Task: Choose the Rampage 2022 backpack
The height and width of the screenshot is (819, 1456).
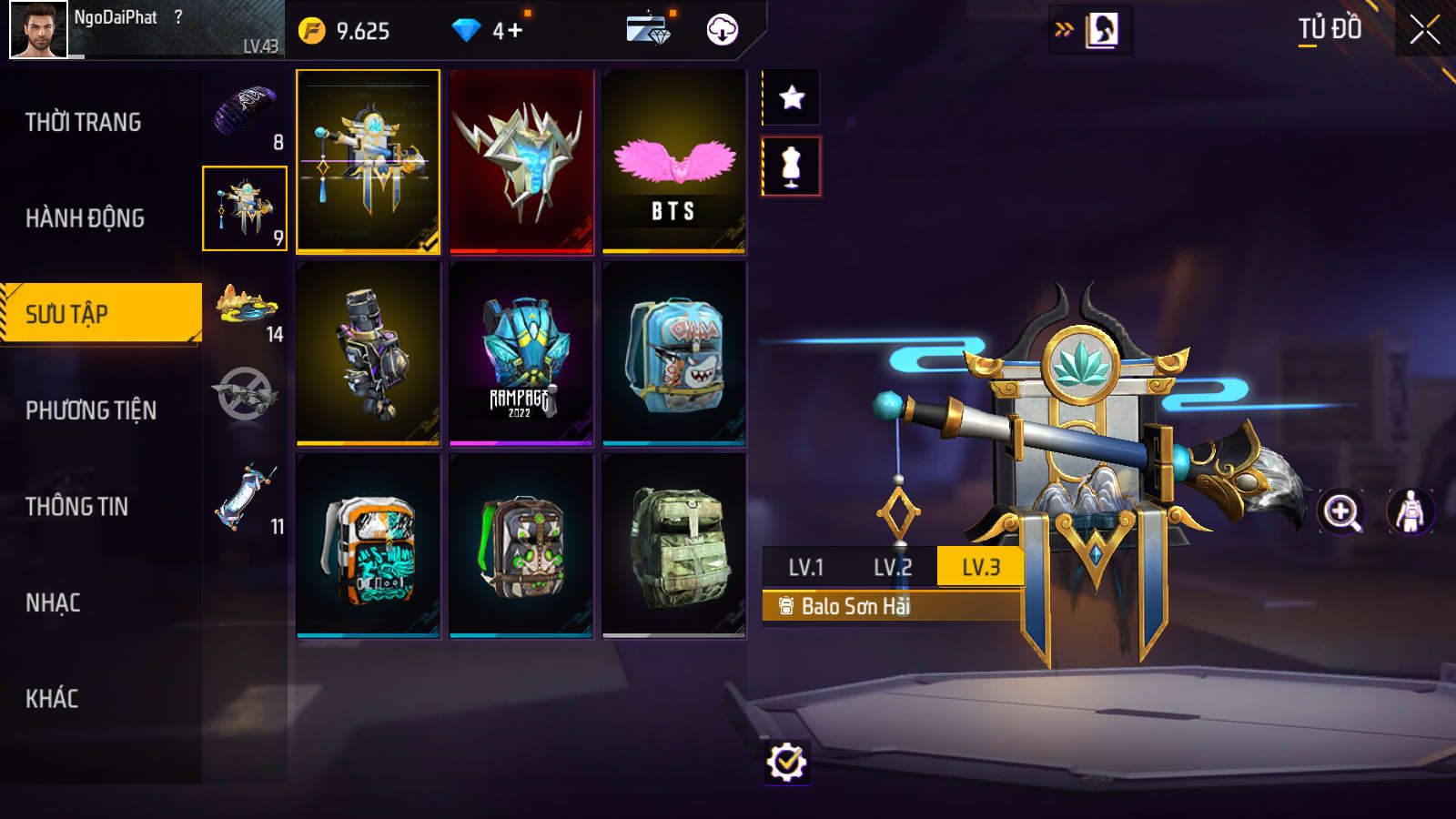Action: click(x=521, y=354)
